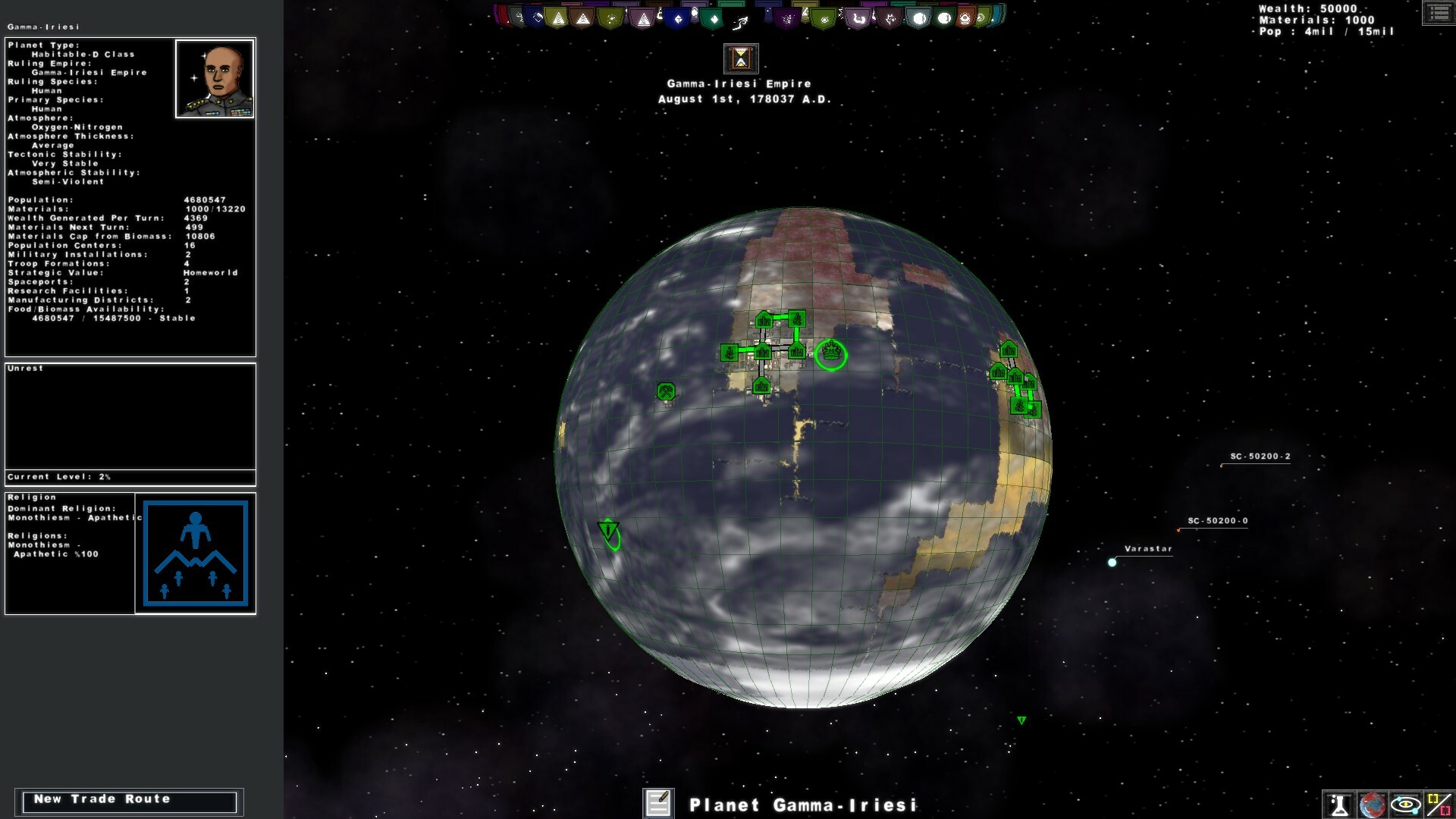Screen dimensions: 1456x819
Task: Toggle the orbiting system view icon
Action: pos(1404,804)
